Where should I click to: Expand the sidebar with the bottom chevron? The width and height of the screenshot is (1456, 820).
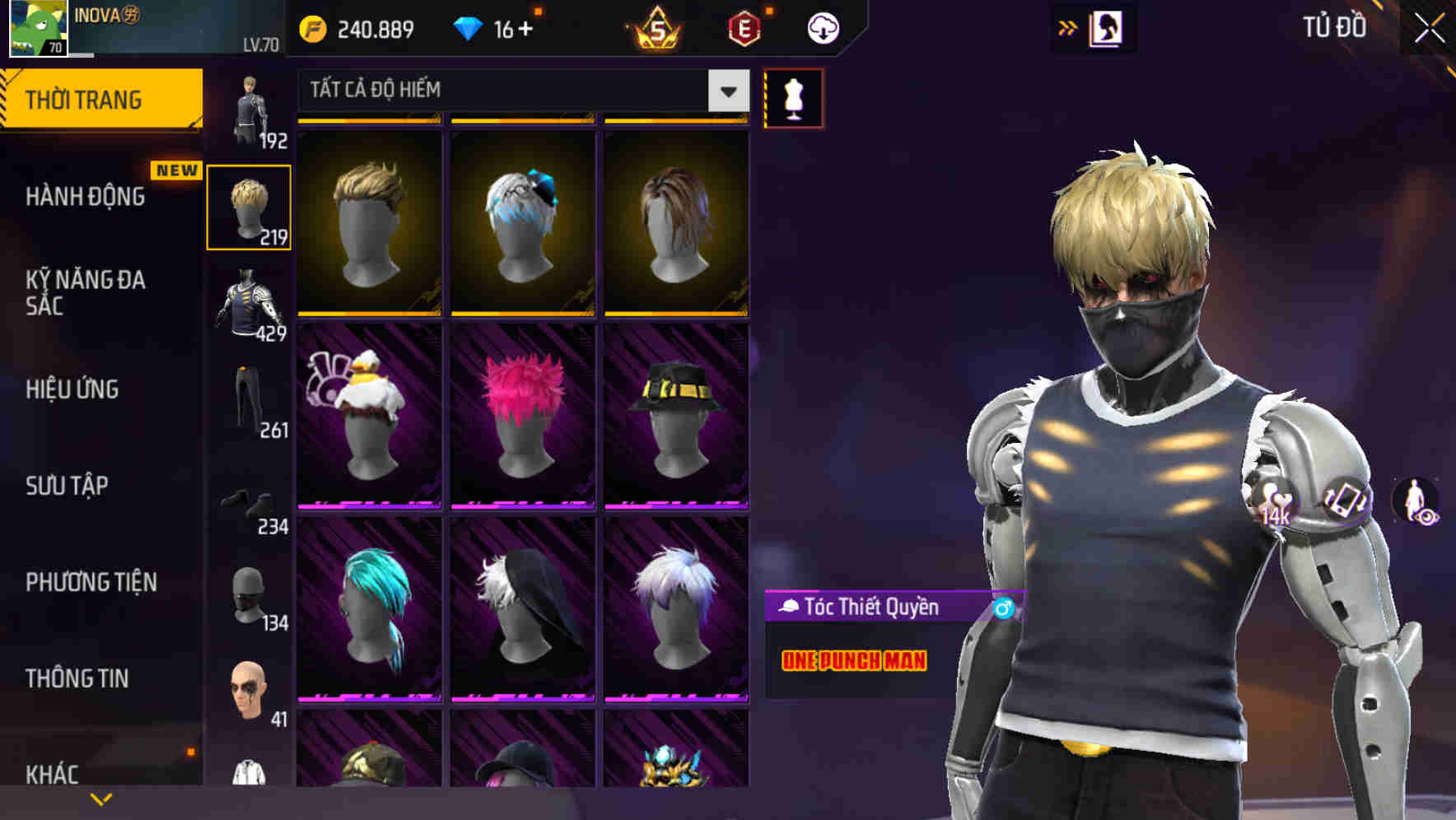coord(100,799)
